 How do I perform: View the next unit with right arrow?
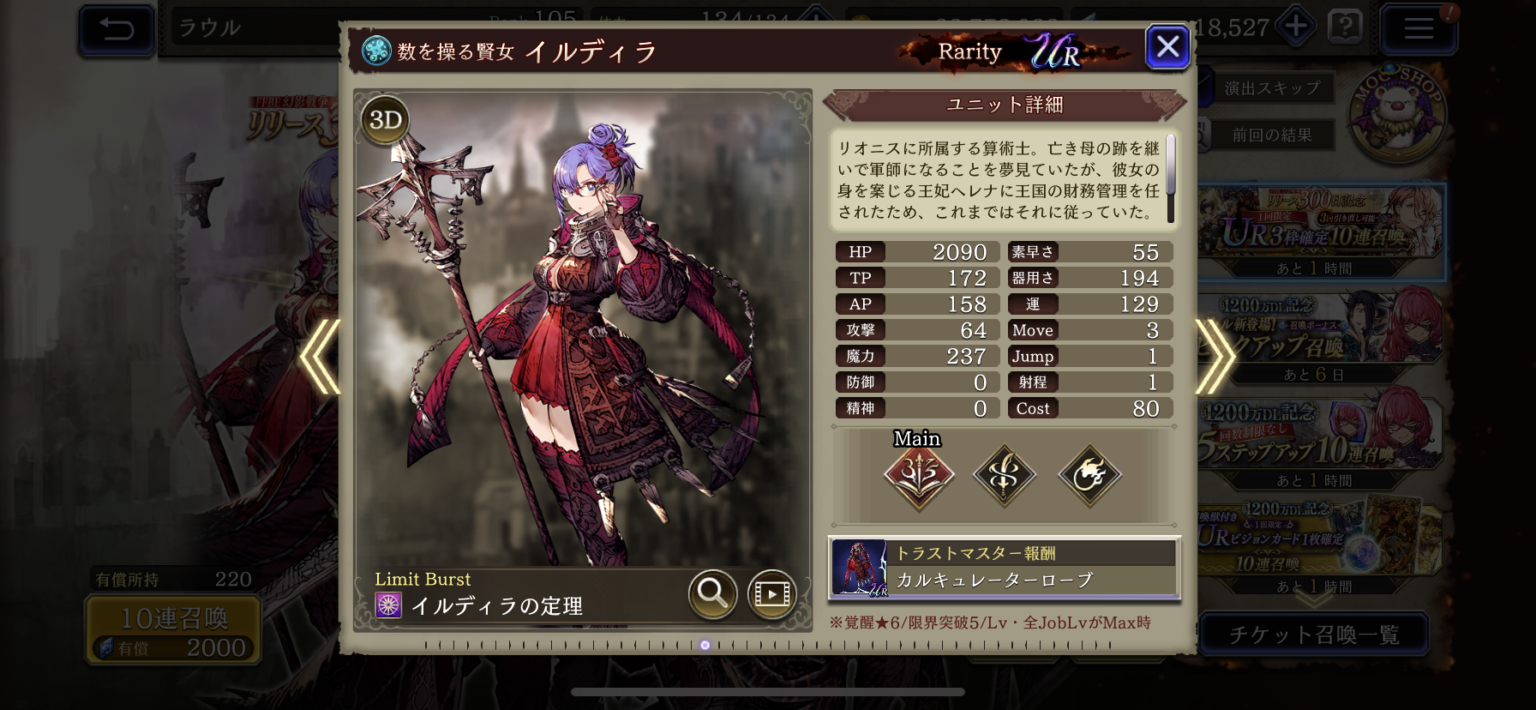(x=1215, y=356)
